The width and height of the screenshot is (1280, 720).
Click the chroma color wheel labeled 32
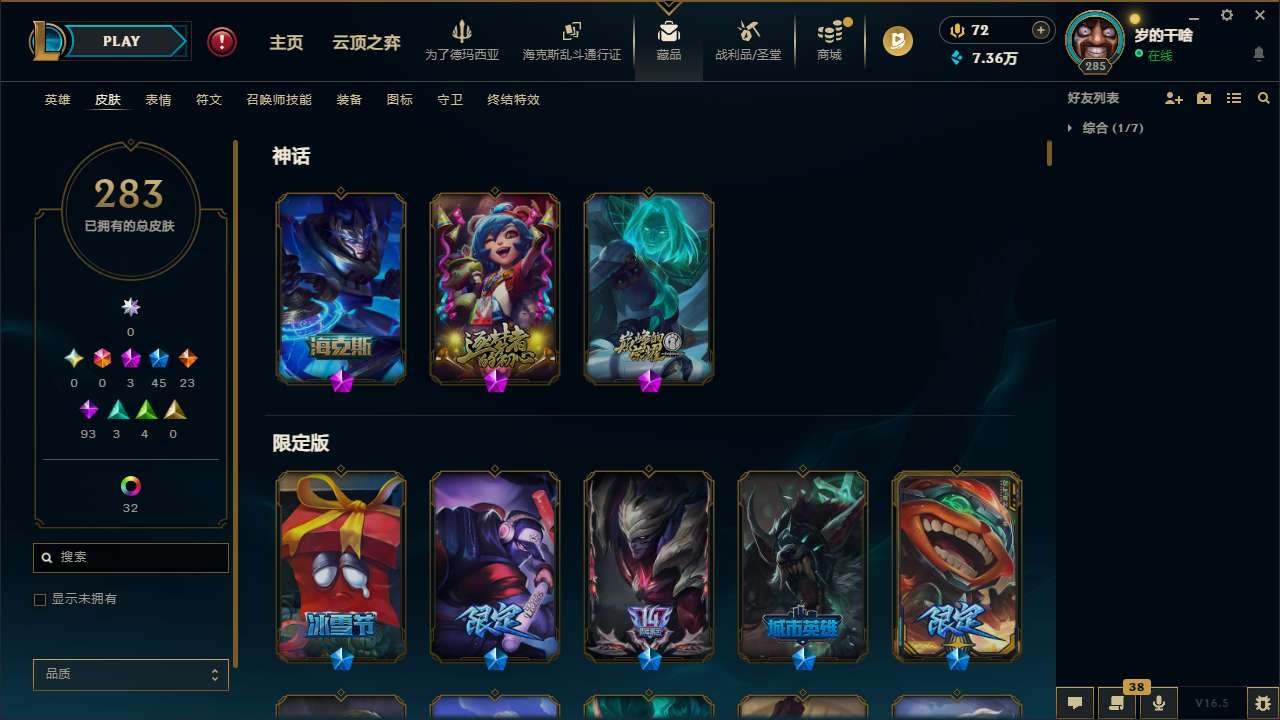[x=130, y=487]
